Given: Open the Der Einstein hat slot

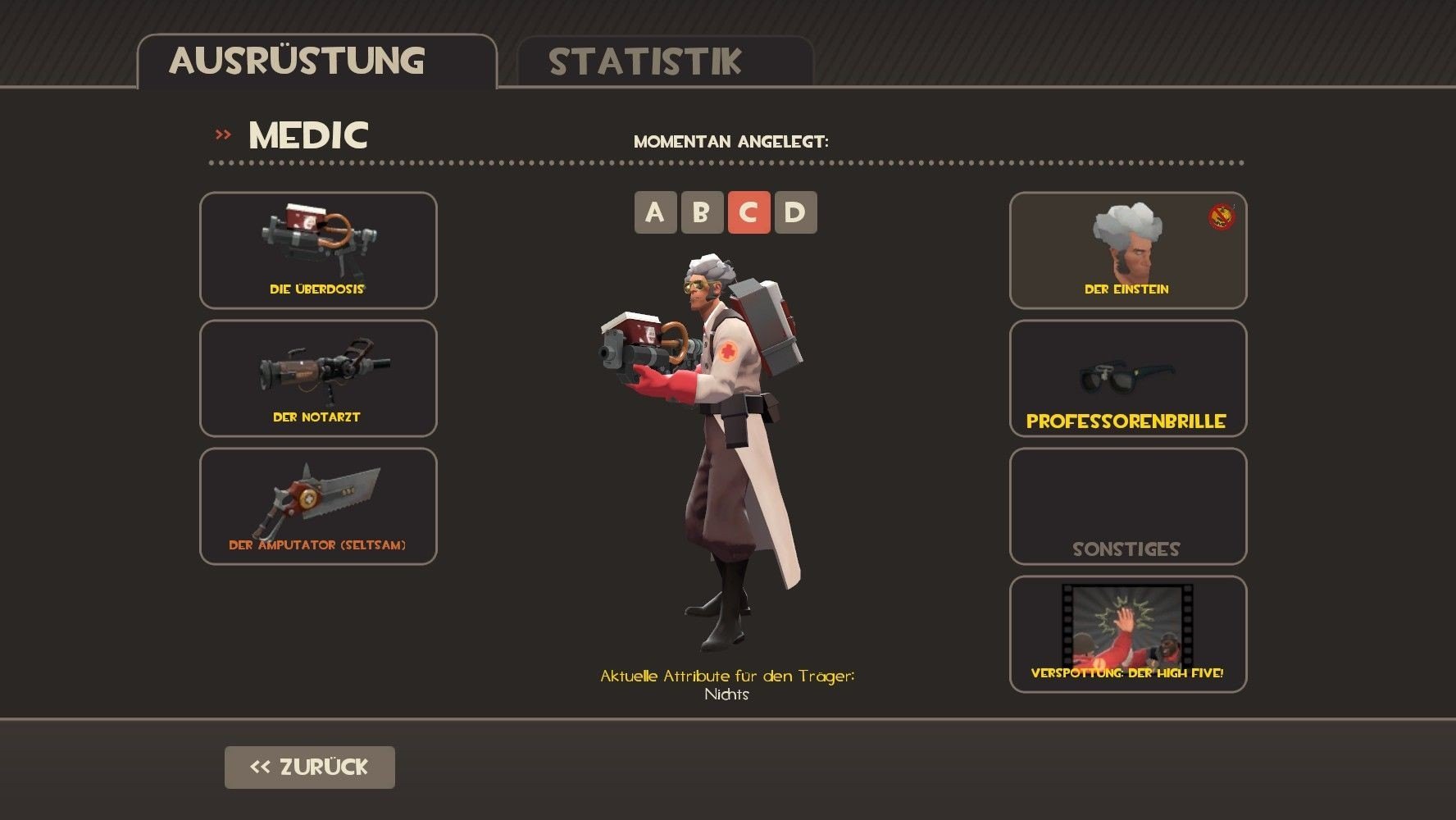Looking at the screenshot, I should [1127, 250].
